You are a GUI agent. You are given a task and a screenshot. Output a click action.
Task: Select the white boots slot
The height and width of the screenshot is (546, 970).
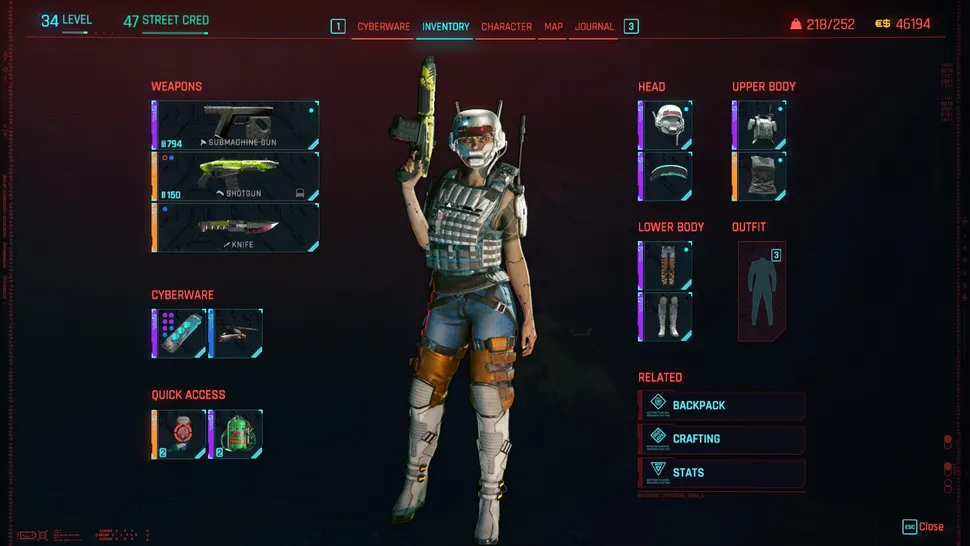pyautogui.click(x=665, y=316)
